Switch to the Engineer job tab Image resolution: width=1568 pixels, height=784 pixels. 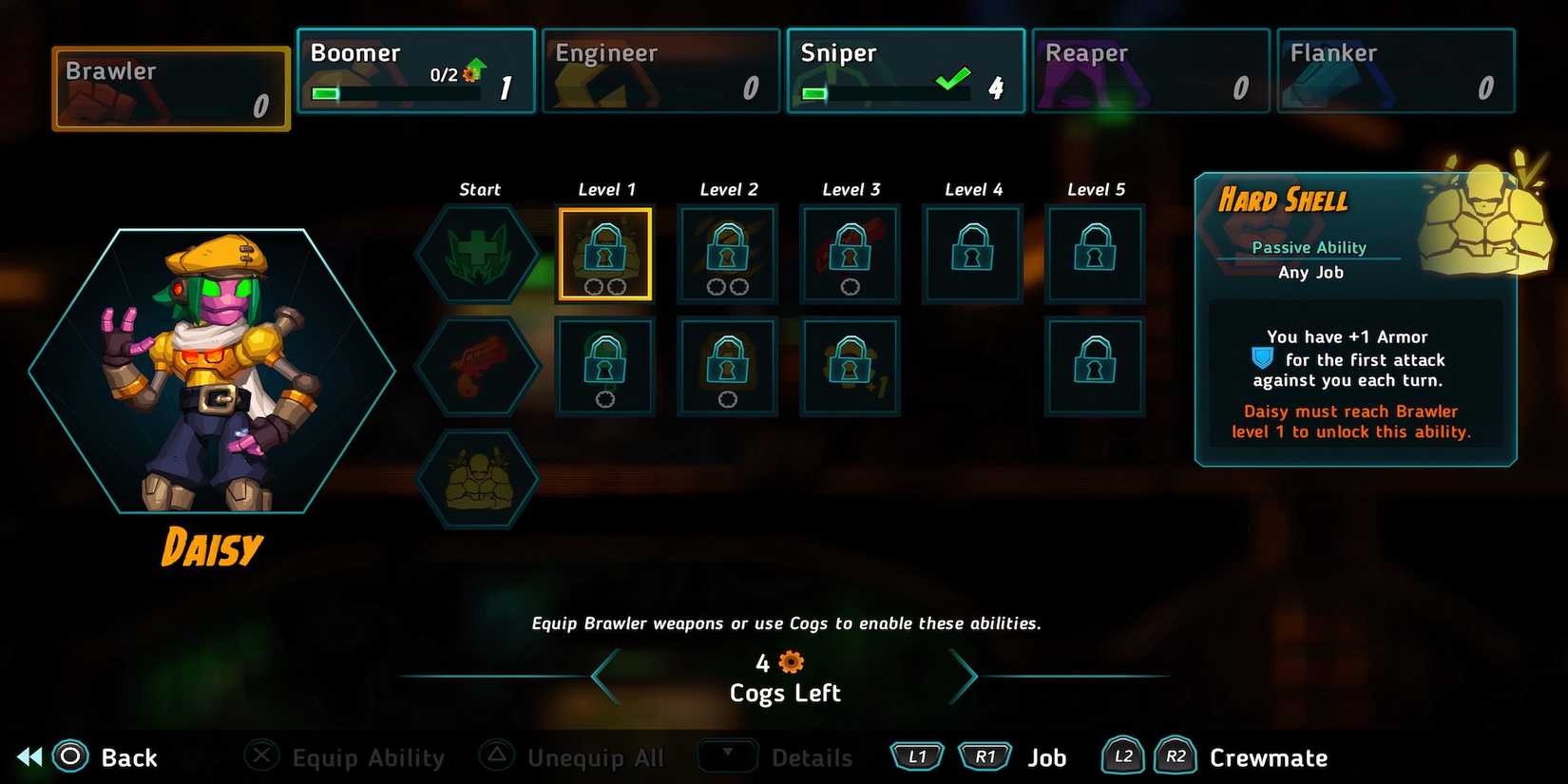660,69
